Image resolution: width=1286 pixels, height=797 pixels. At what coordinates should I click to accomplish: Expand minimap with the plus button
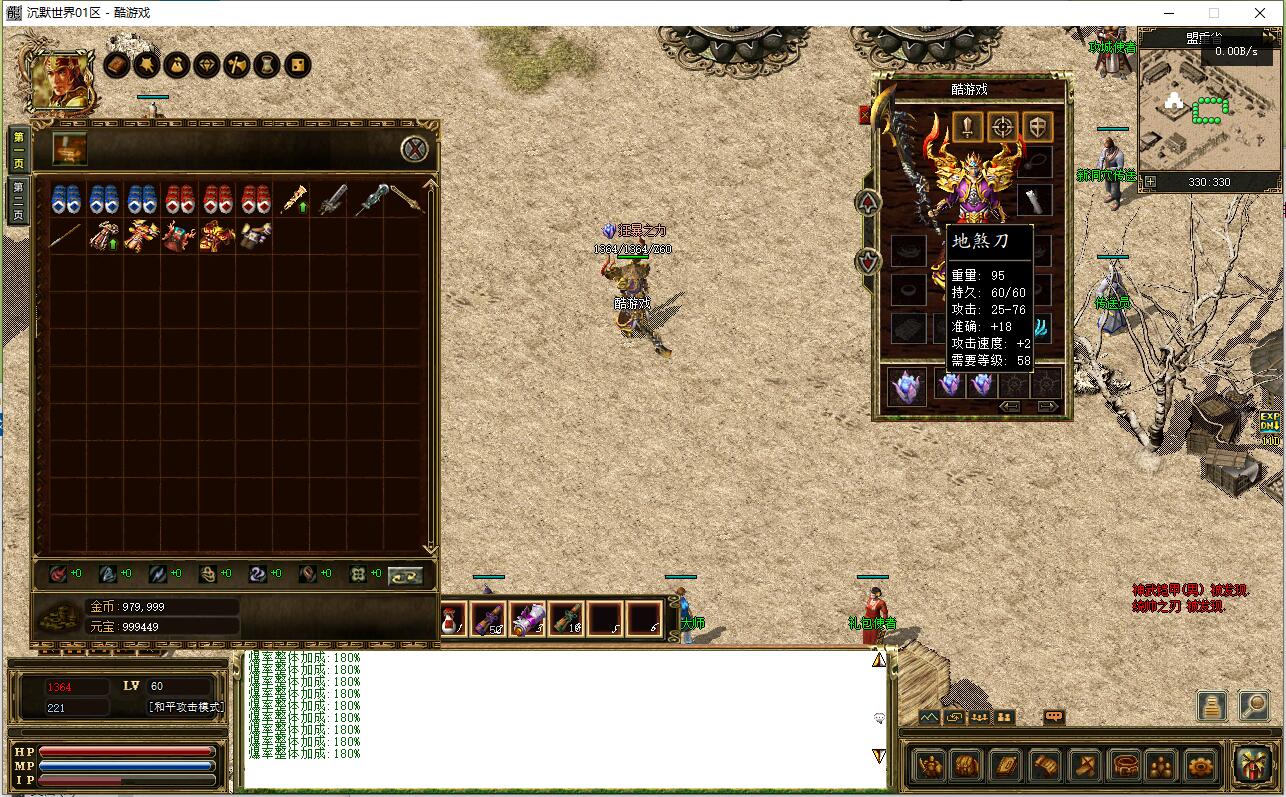(1150, 182)
